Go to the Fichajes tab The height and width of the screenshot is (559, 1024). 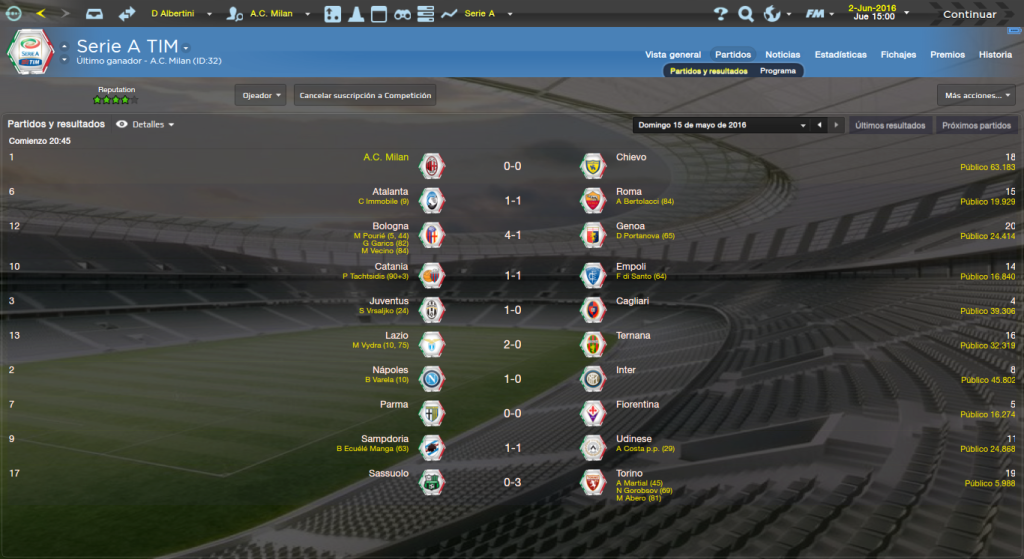tap(898, 55)
